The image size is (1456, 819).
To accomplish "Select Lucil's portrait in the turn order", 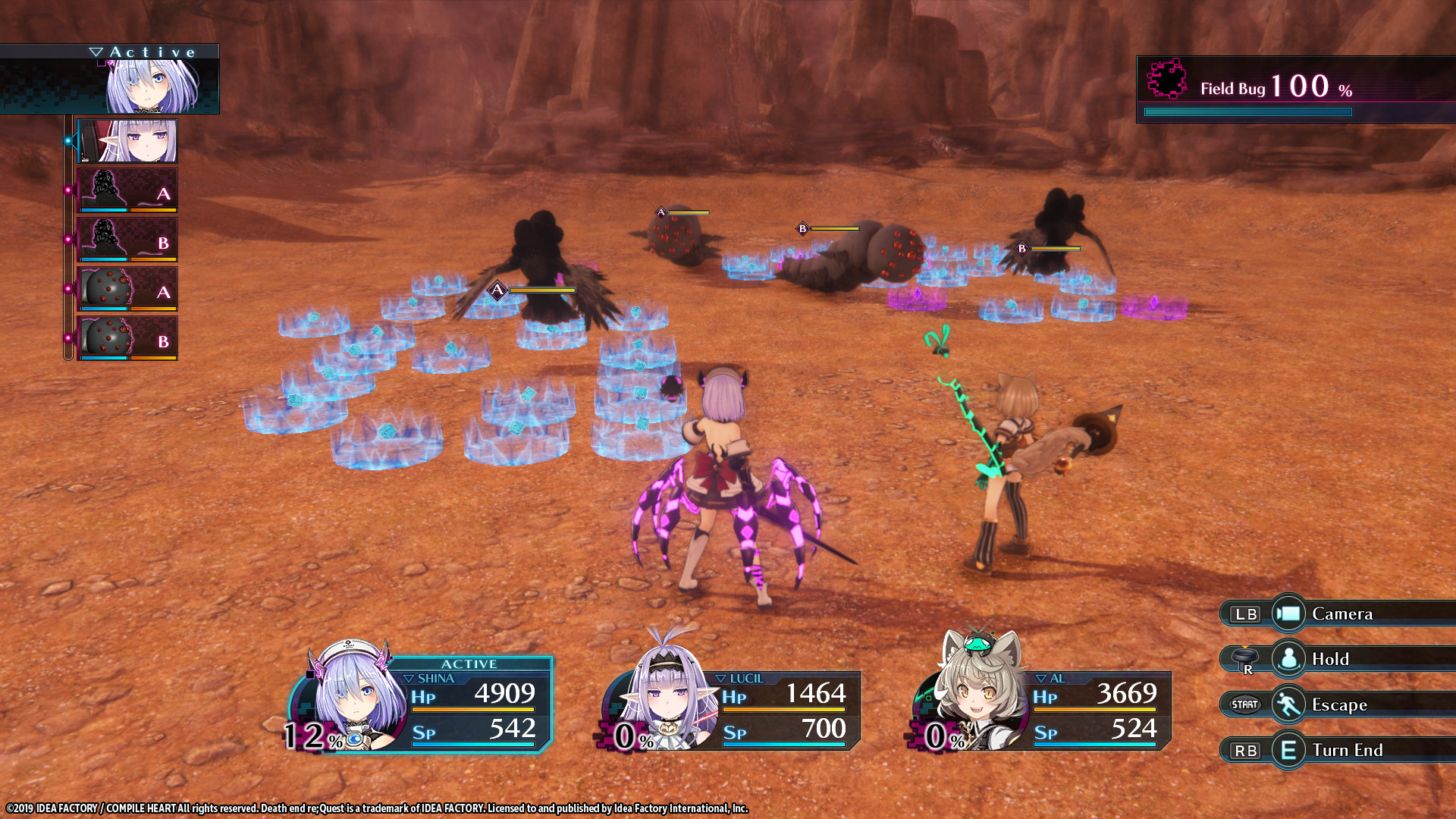I will pyautogui.click(x=127, y=141).
